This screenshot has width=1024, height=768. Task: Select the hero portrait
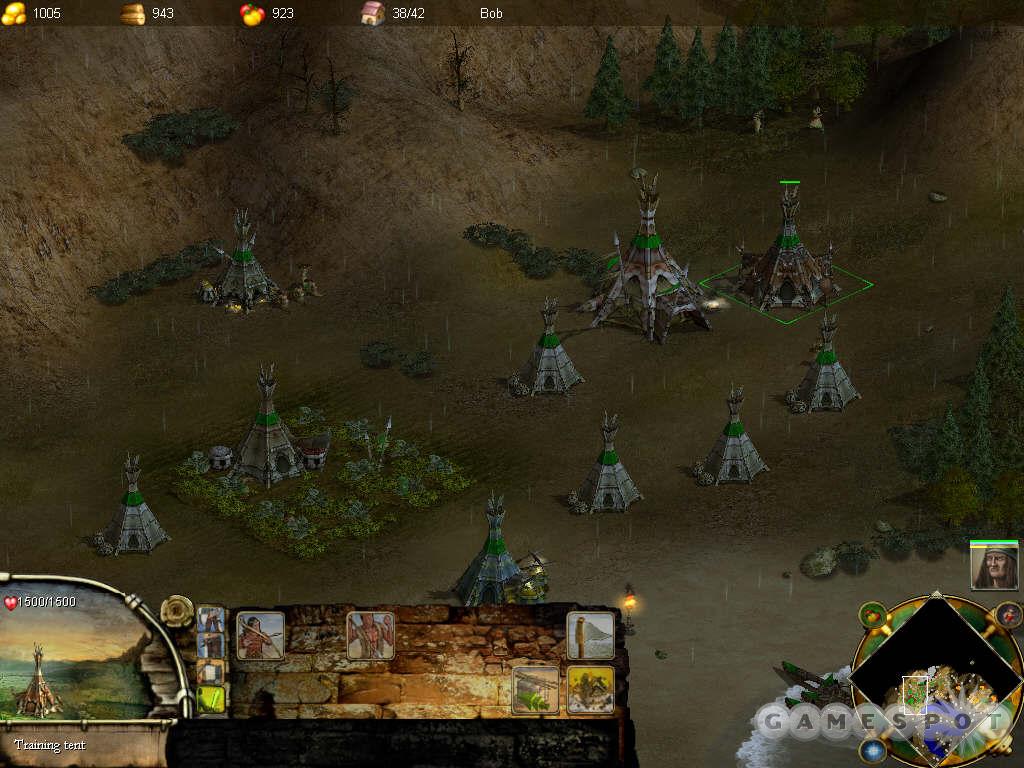[993, 567]
